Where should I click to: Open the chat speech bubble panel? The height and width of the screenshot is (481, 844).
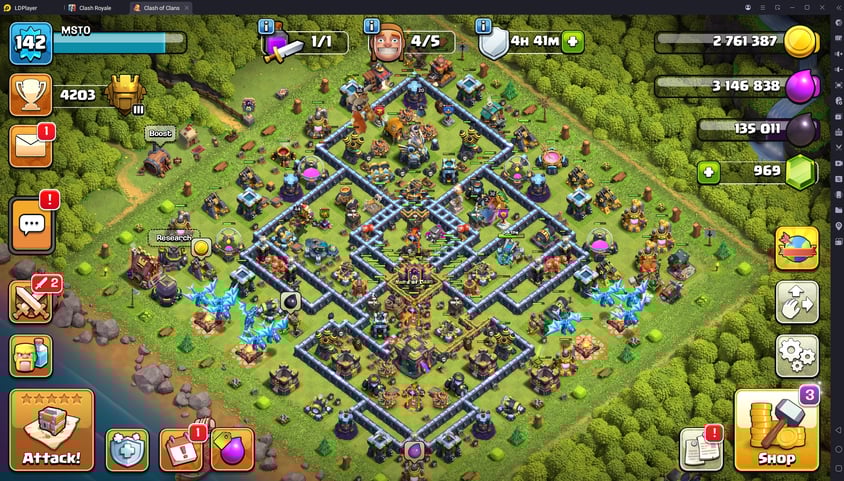(31, 227)
